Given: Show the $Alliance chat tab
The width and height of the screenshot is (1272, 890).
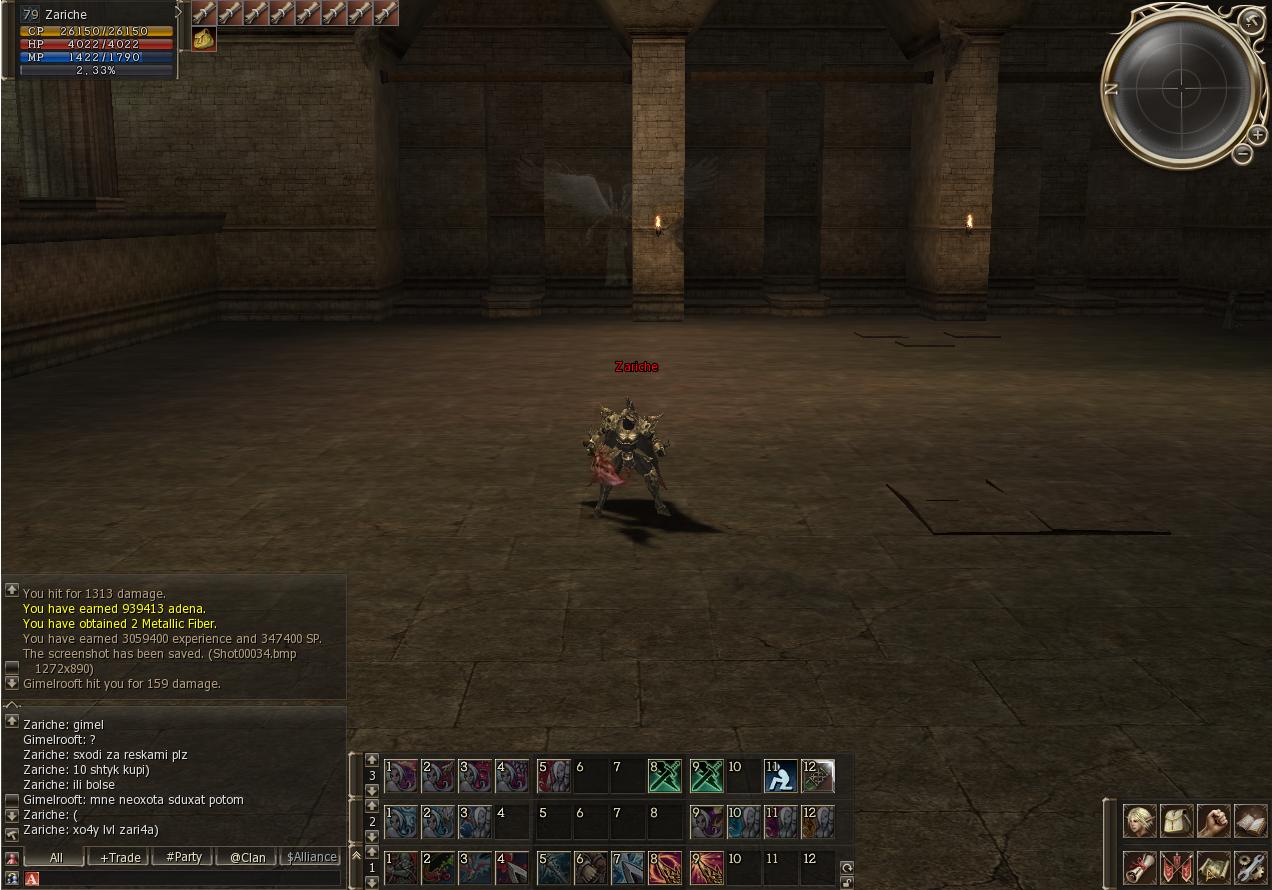Looking at the screenshot, I should 311,857.
